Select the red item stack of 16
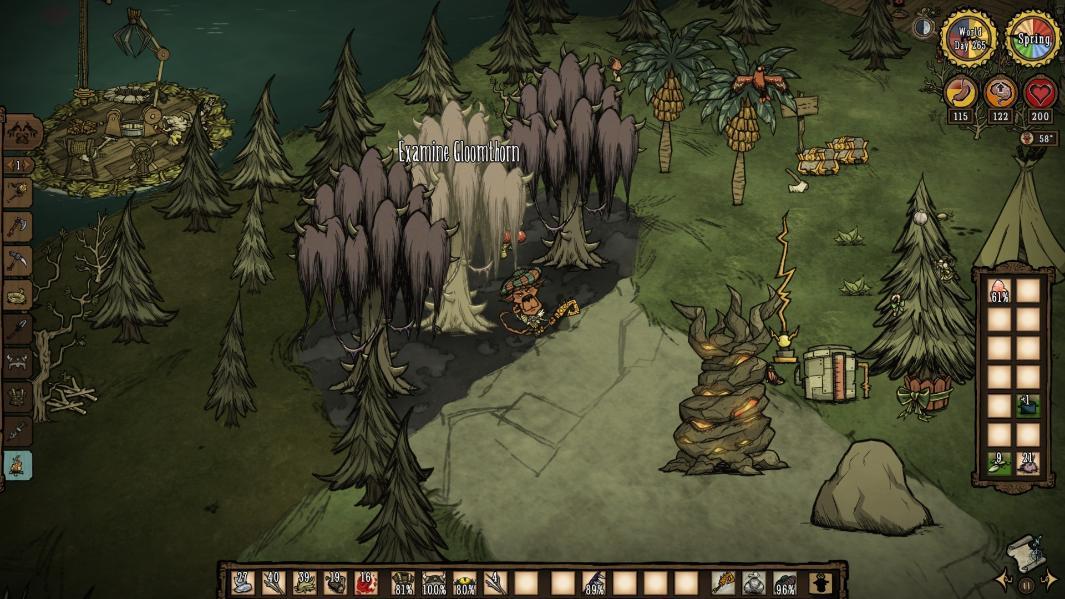 (366, 582)
